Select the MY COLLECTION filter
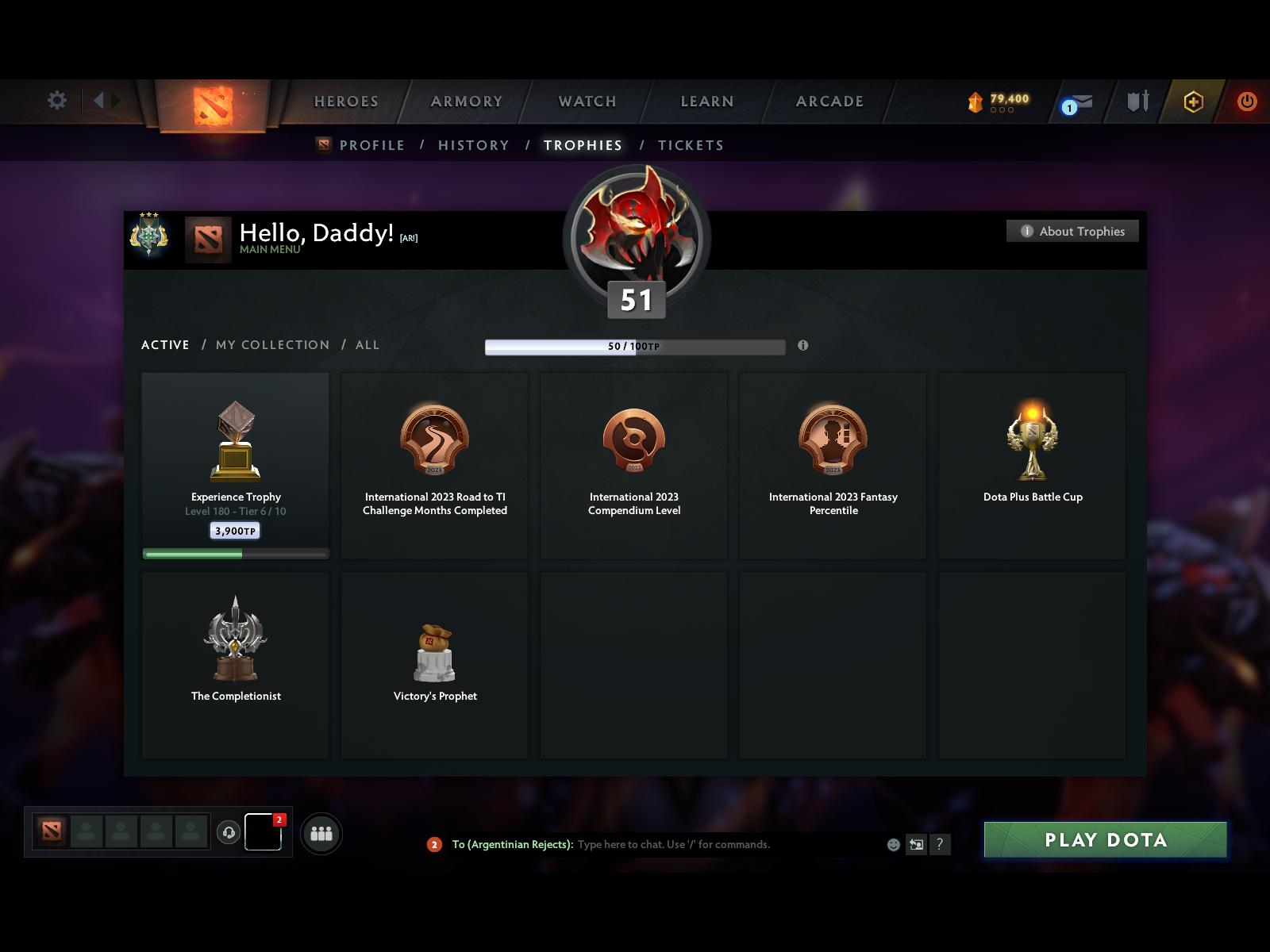The width and height of the screenshot is (1270, 952). tap(272, 345)
